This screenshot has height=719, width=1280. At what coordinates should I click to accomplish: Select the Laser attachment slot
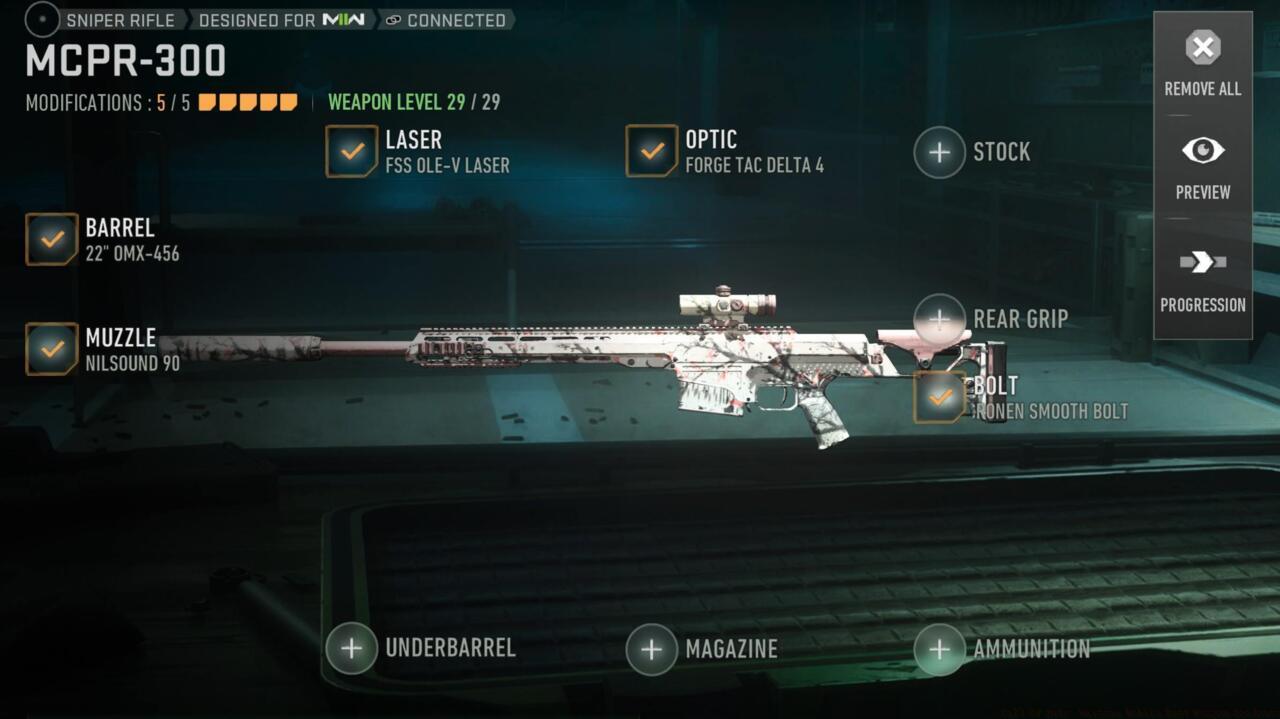tap(352, 151)
